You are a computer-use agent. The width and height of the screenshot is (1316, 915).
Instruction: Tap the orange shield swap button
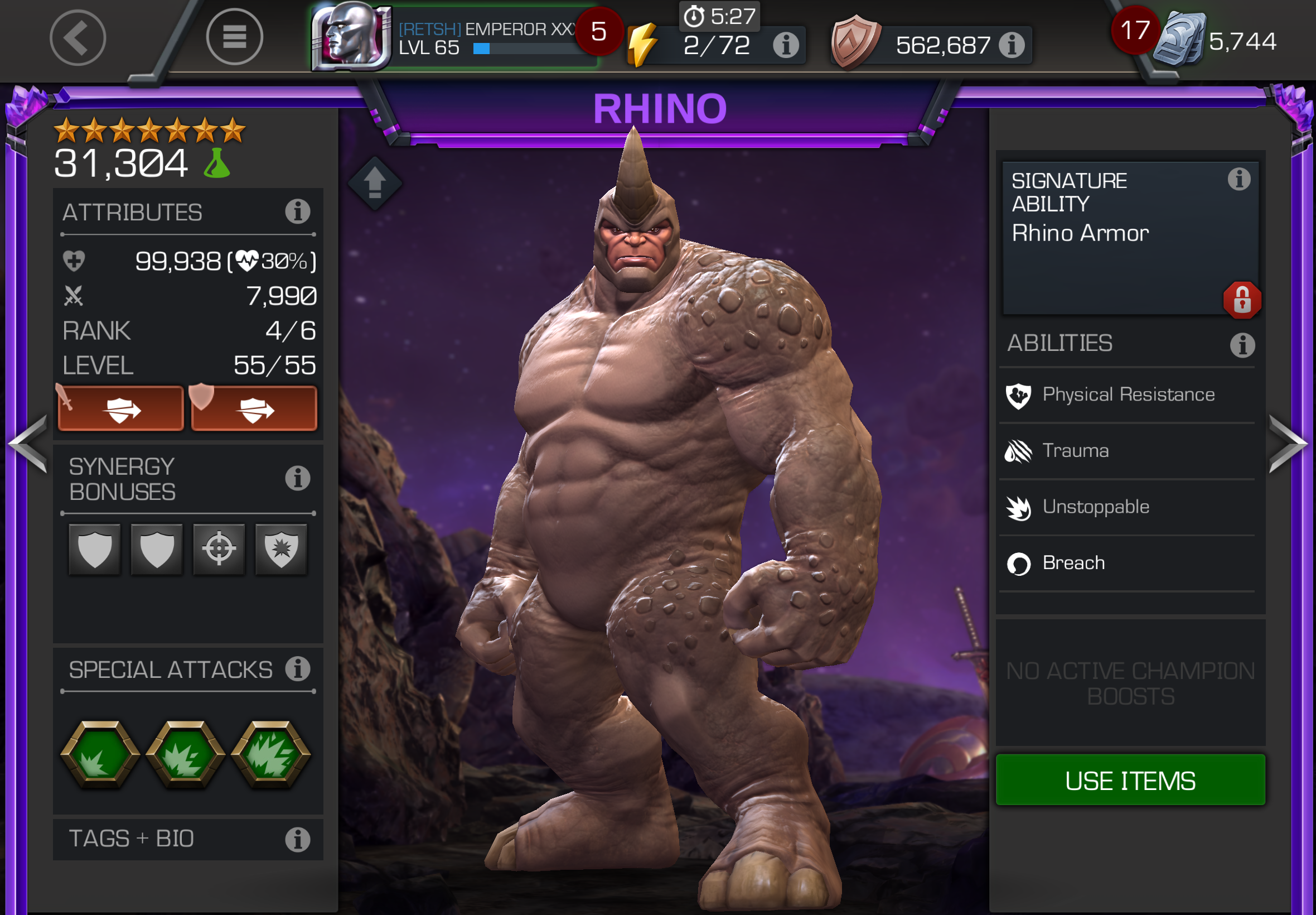tap(254, 409)
